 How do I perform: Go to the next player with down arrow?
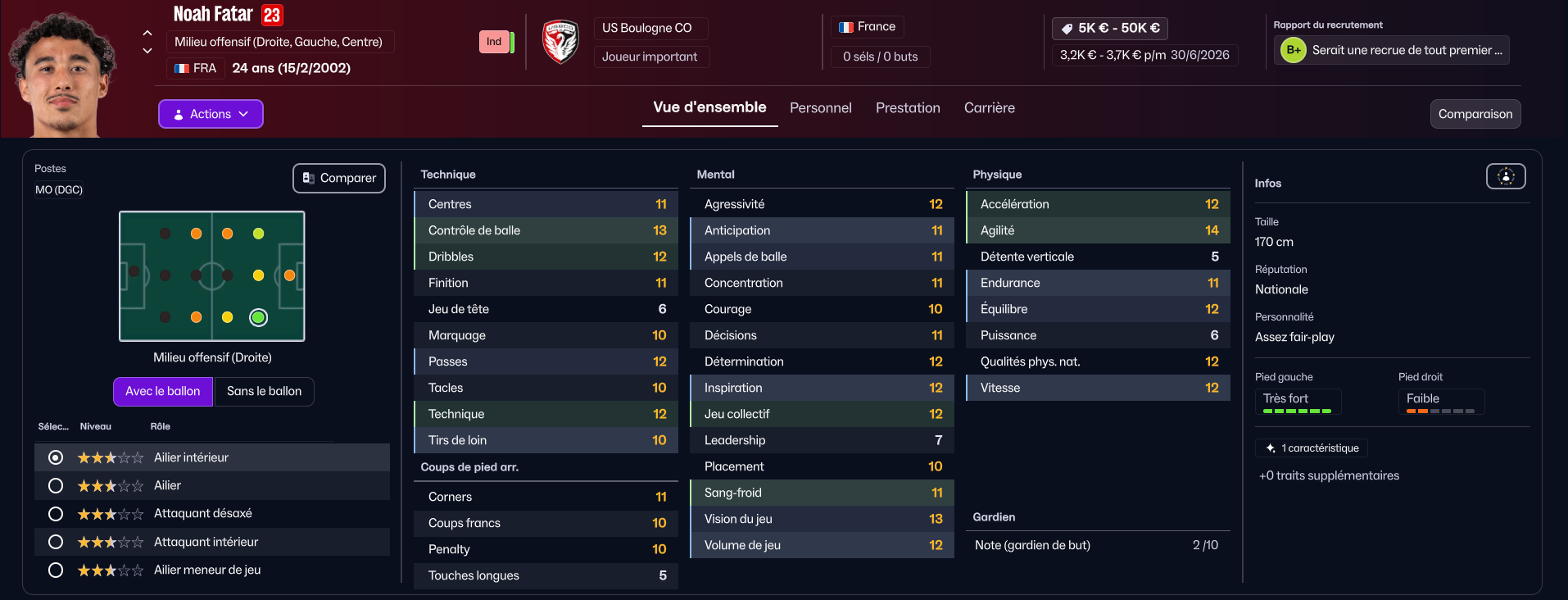[x=147, y=51]
